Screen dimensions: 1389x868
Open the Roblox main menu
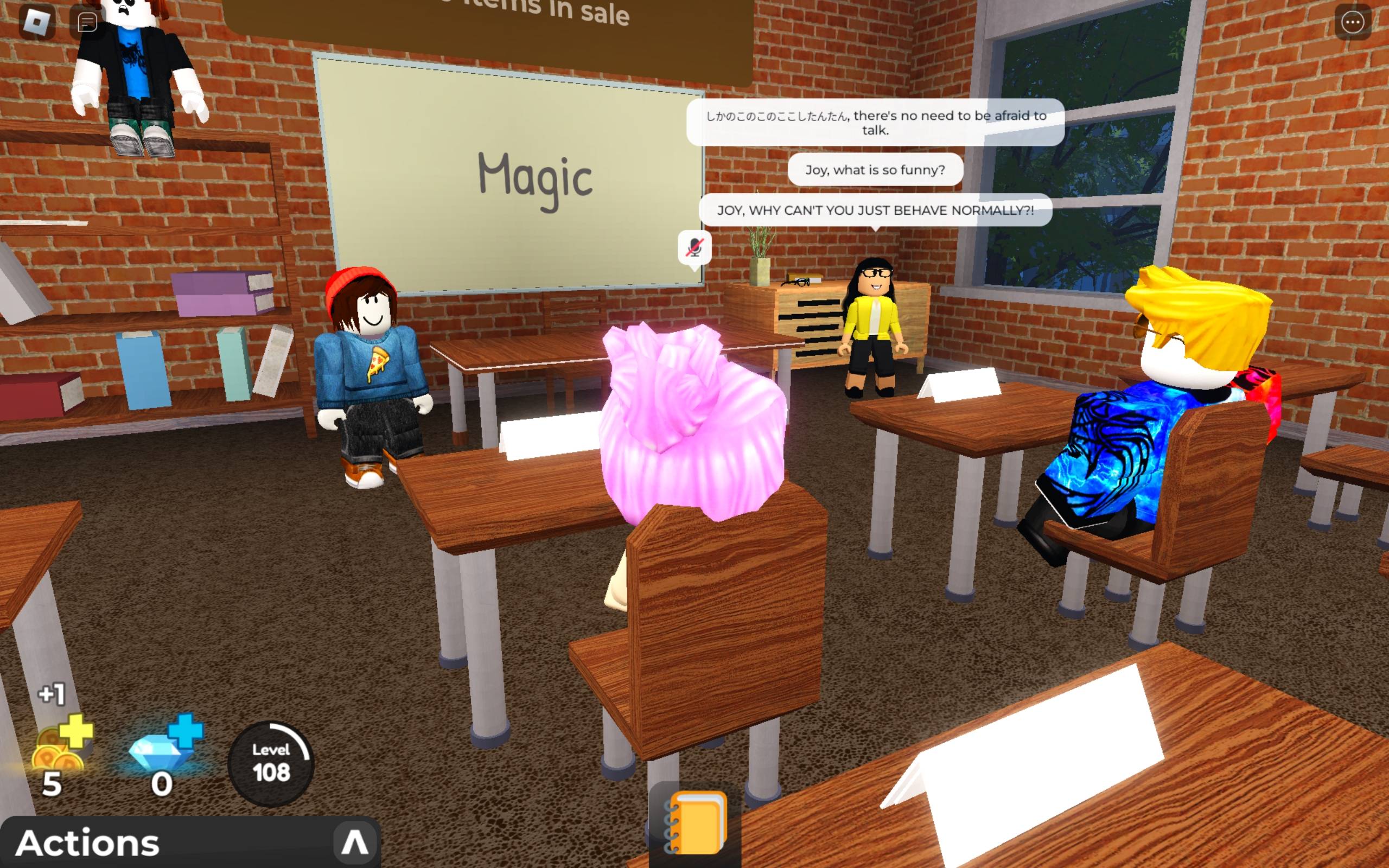pos(37,22)
